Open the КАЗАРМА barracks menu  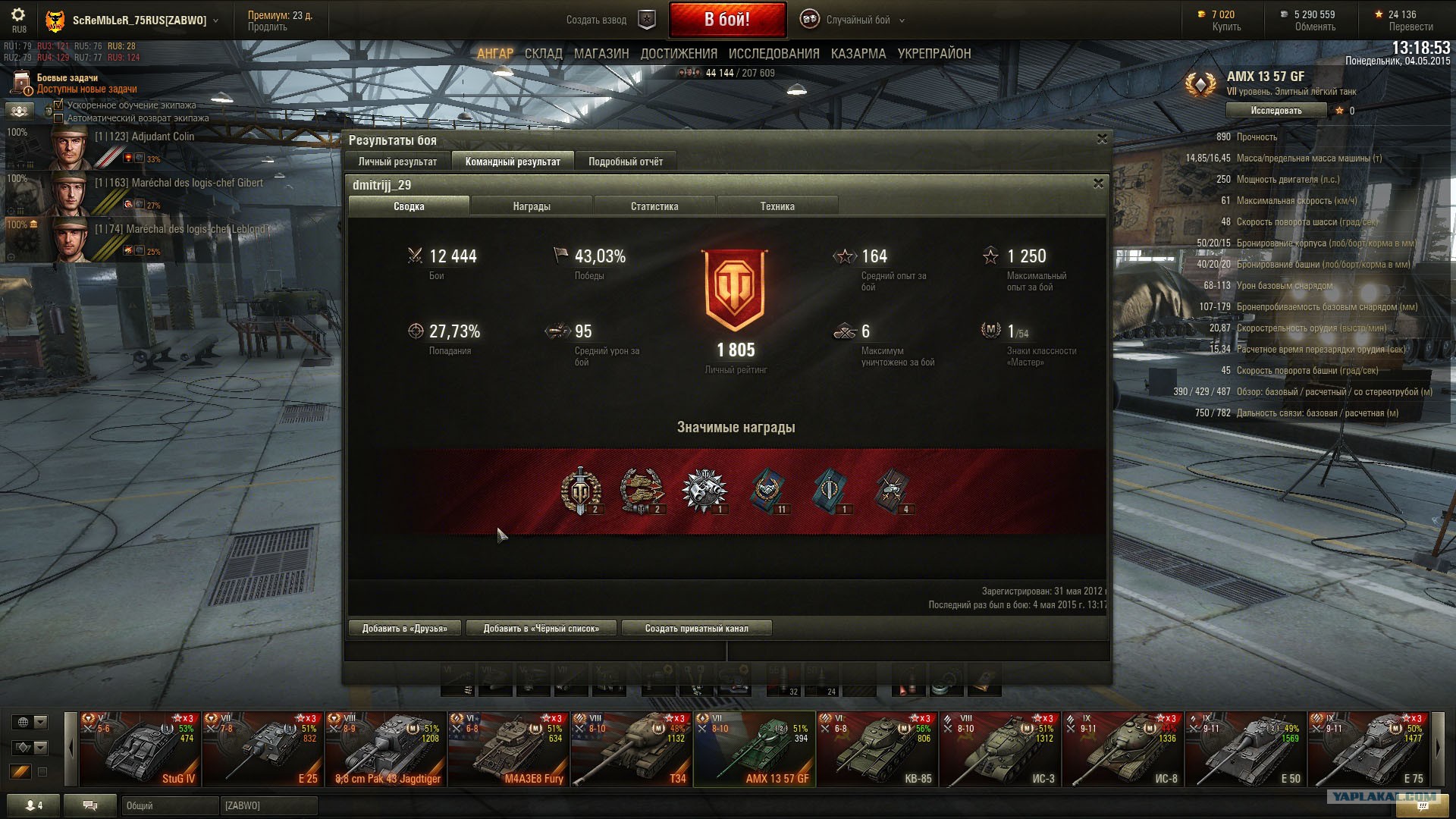tap(858, 54)
